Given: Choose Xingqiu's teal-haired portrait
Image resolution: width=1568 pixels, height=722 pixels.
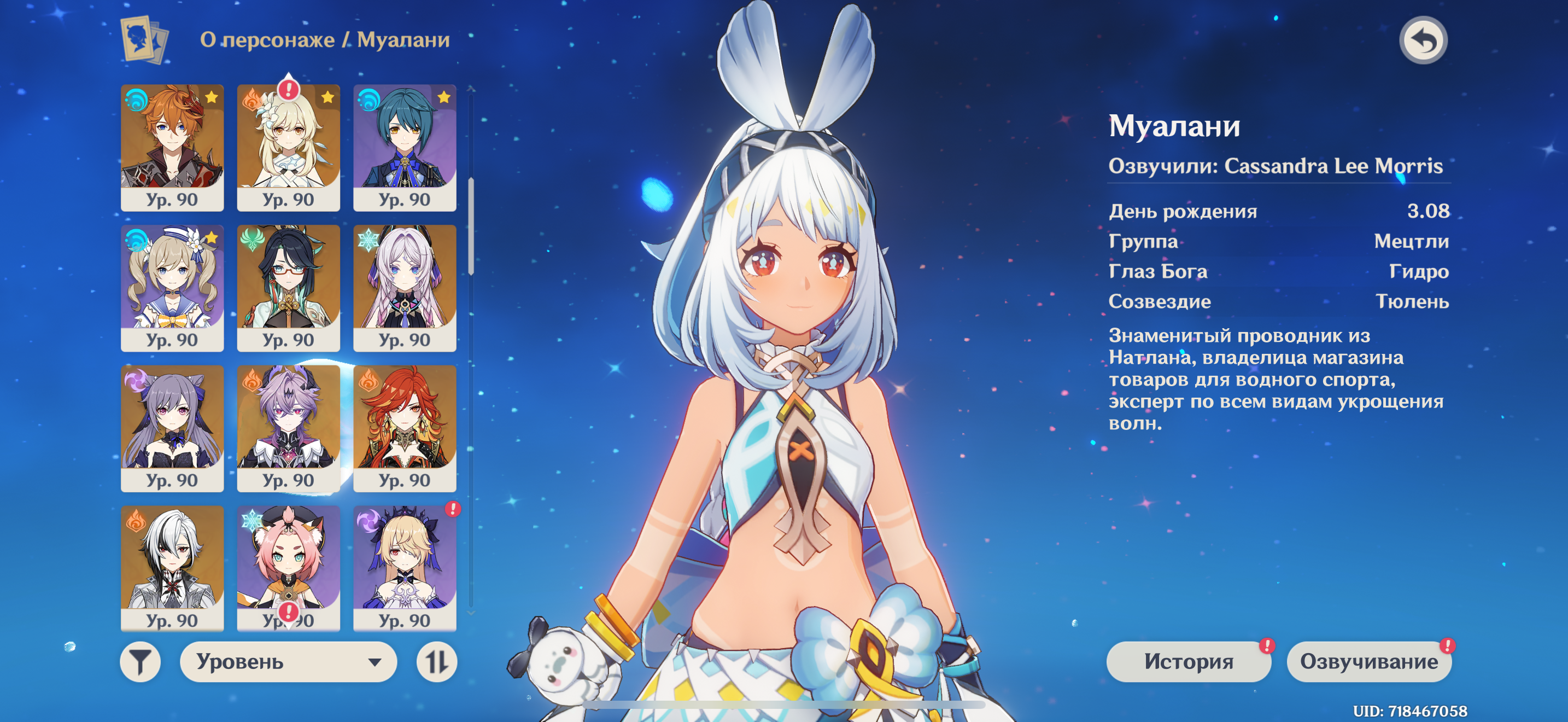Looking at the screenshot, I should pos(405,147).
